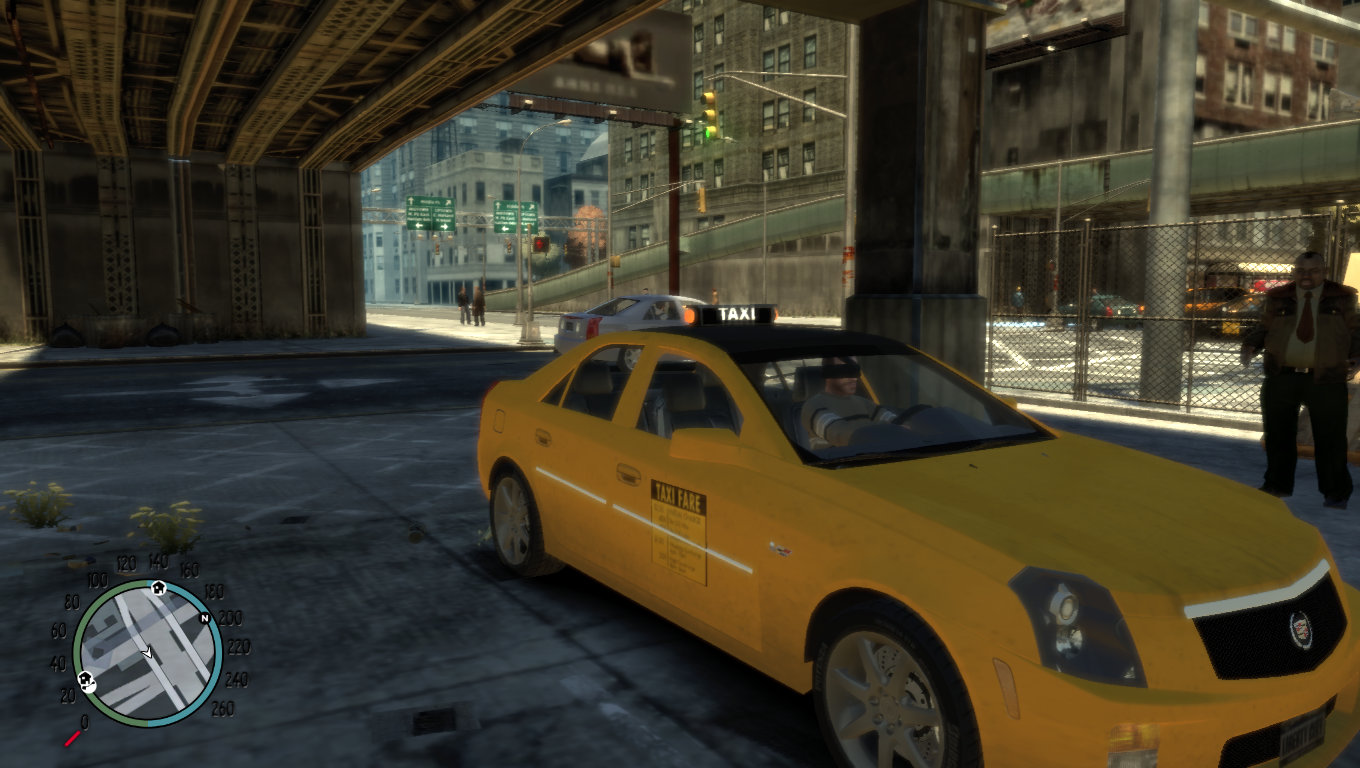Select the safehouse blip where green and blue arcs meet
The image size is (1360, 768).
pyautogui.click(x=158, y=587)
